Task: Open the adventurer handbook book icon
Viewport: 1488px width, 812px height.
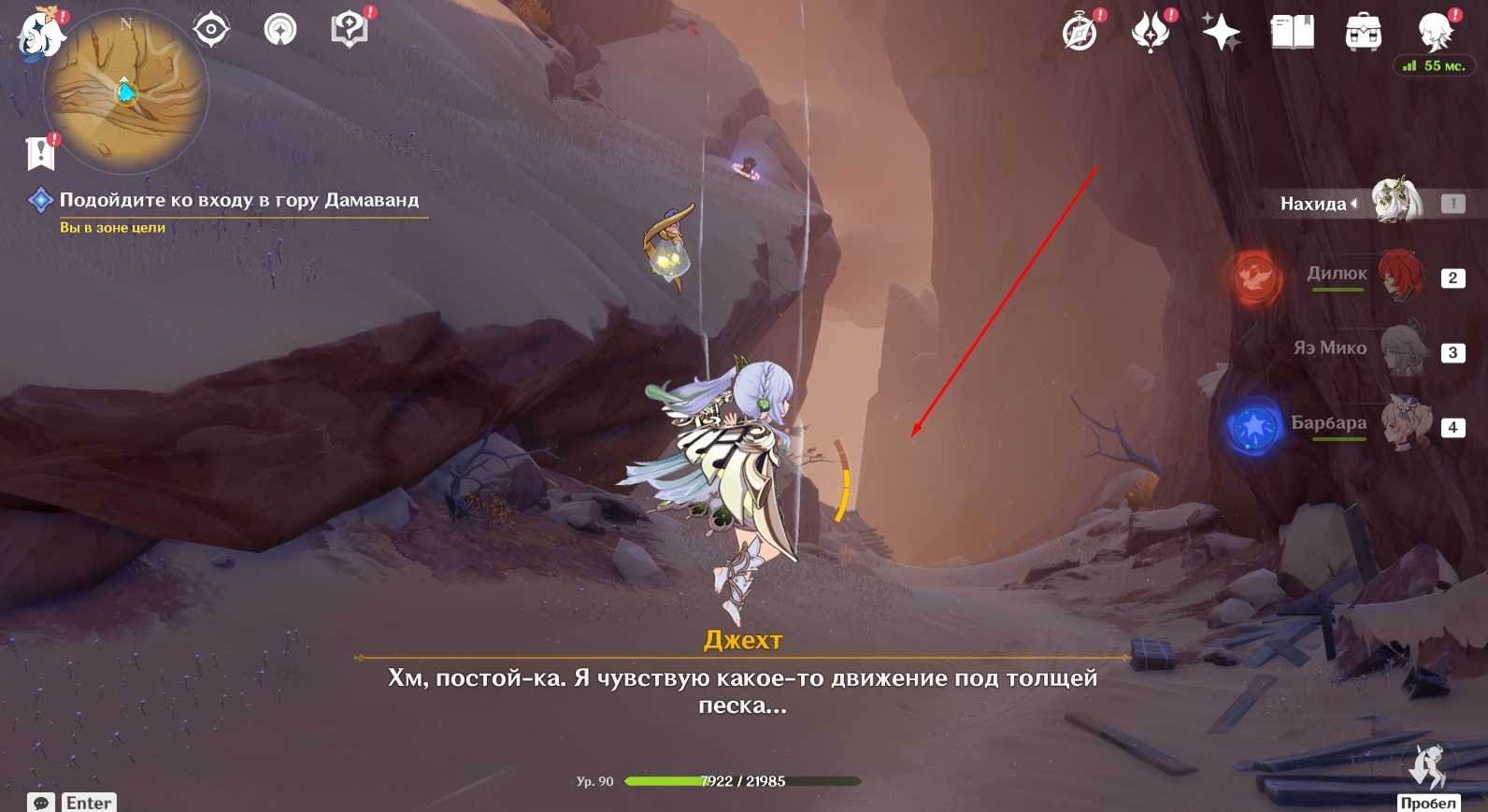Action: click(x=1292, y=33)
